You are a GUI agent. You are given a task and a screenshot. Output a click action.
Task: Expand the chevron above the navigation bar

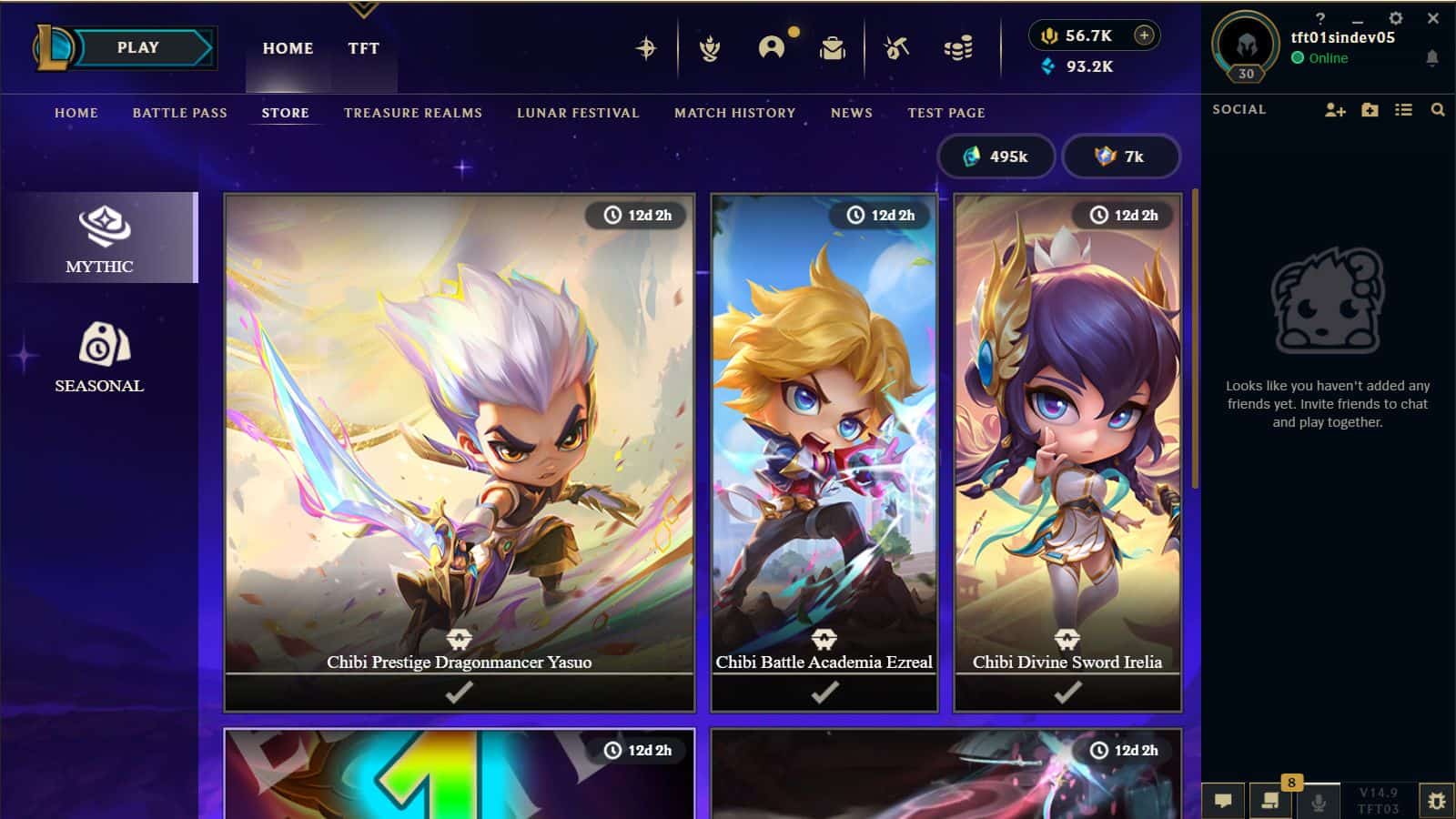pos(363,11)
